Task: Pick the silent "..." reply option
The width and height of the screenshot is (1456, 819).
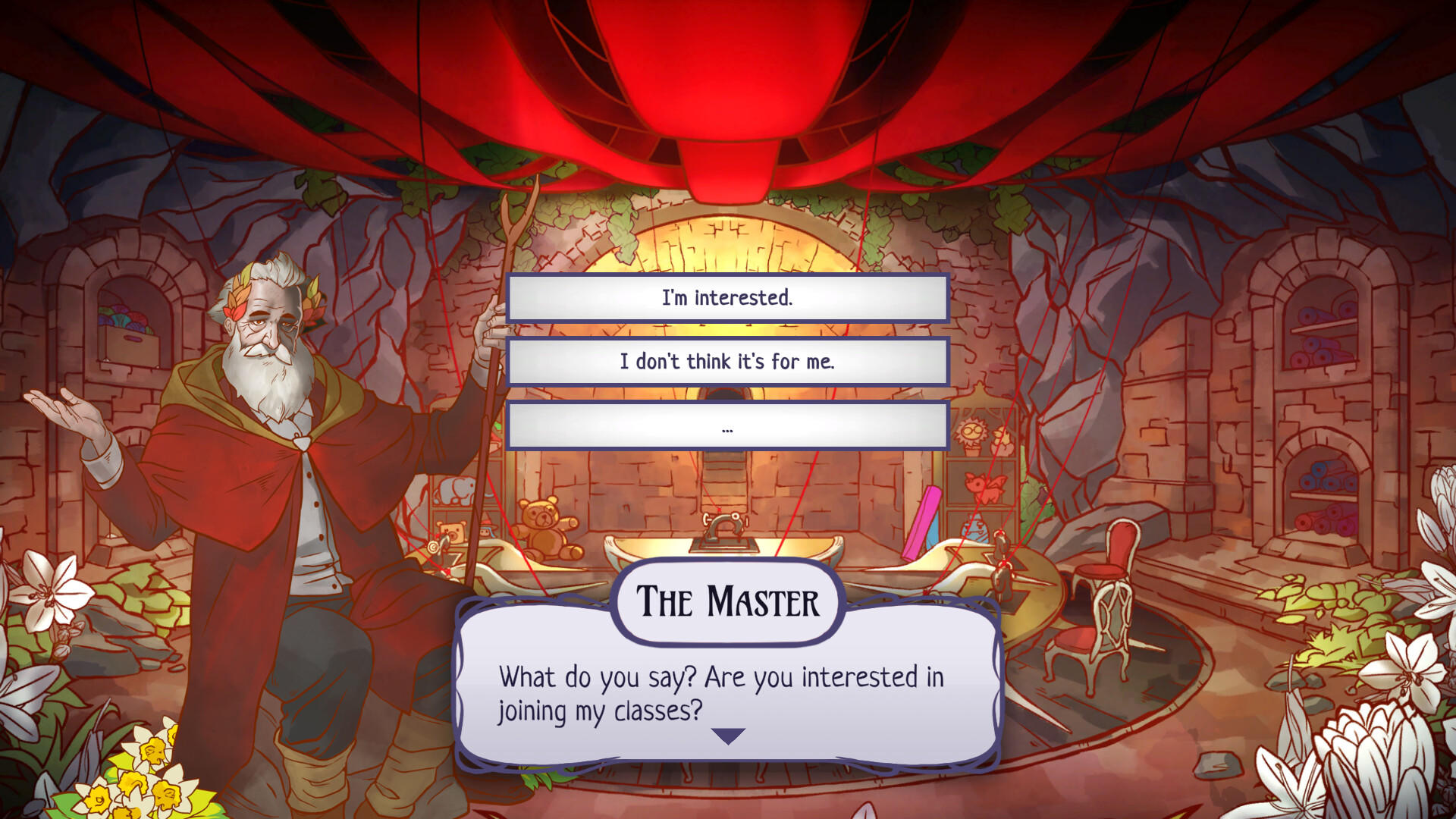Action: [728, 427]
